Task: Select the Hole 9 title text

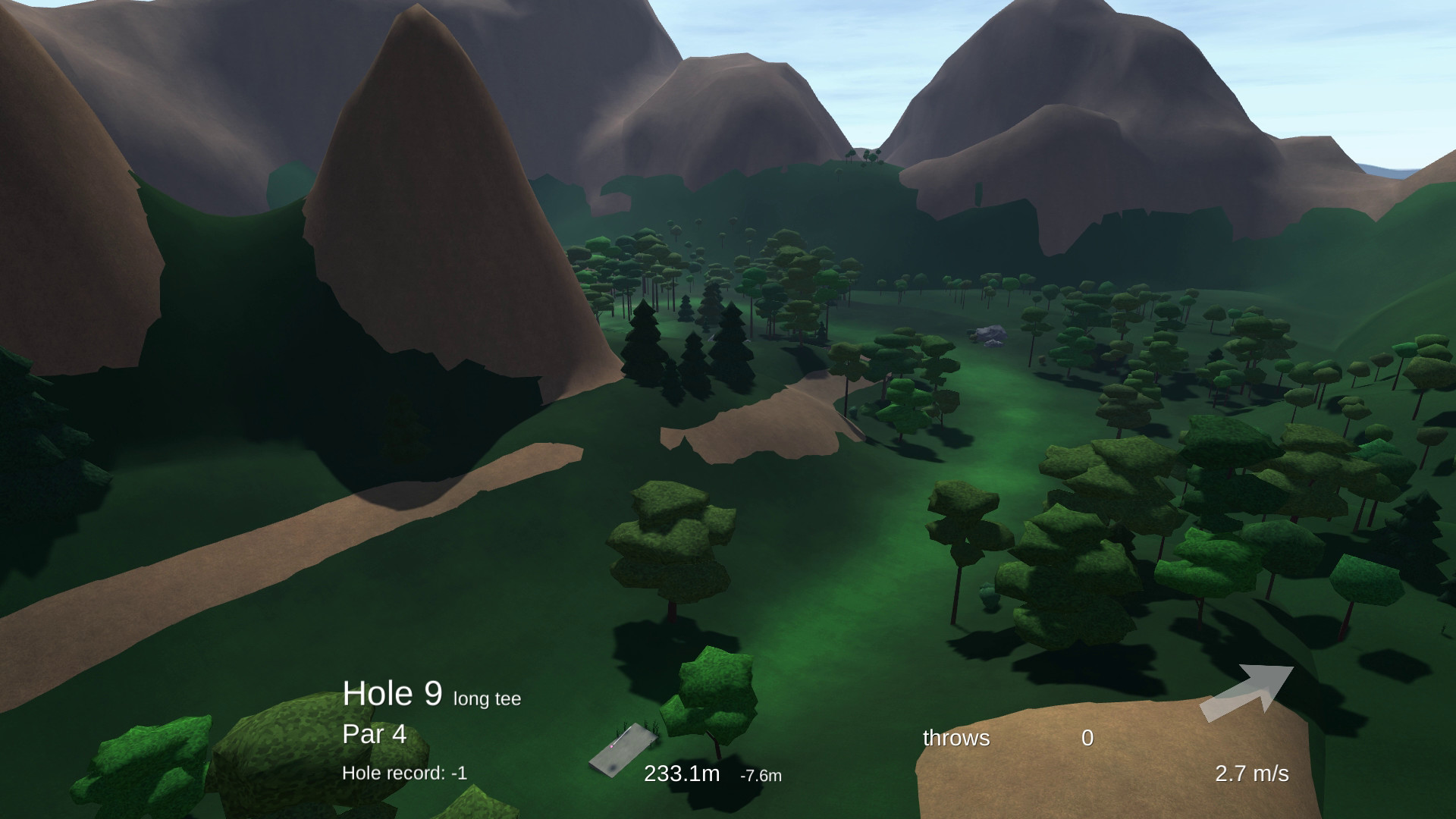Action: pyautogui.click(x=394, y=693)
